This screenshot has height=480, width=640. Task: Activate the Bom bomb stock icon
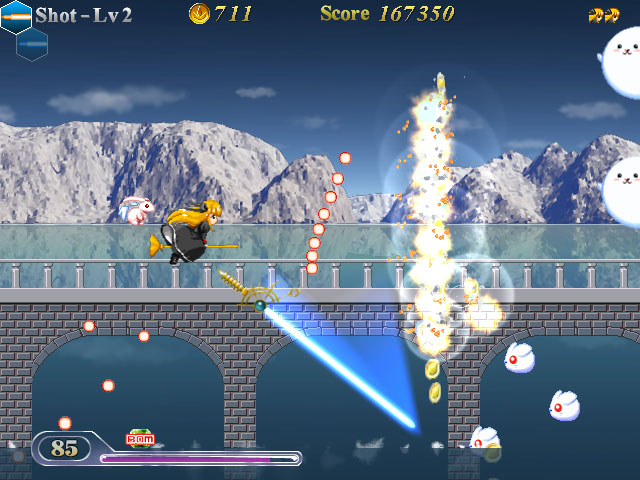coord(139,438)
